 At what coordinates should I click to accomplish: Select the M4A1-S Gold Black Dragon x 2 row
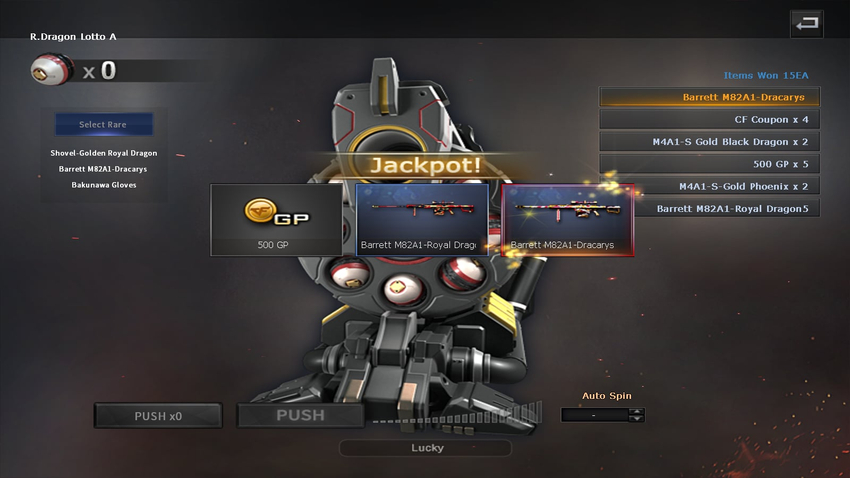coord(709,142)
